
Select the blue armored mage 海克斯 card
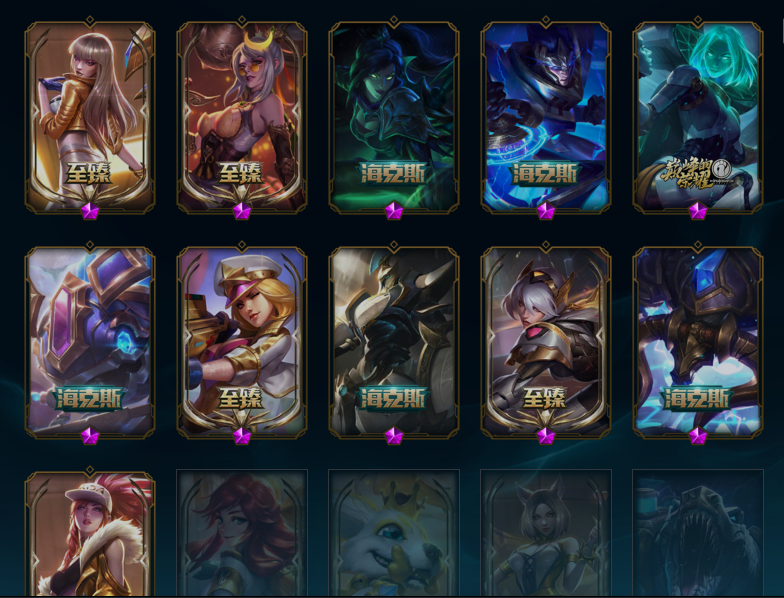tap(546, 116)
